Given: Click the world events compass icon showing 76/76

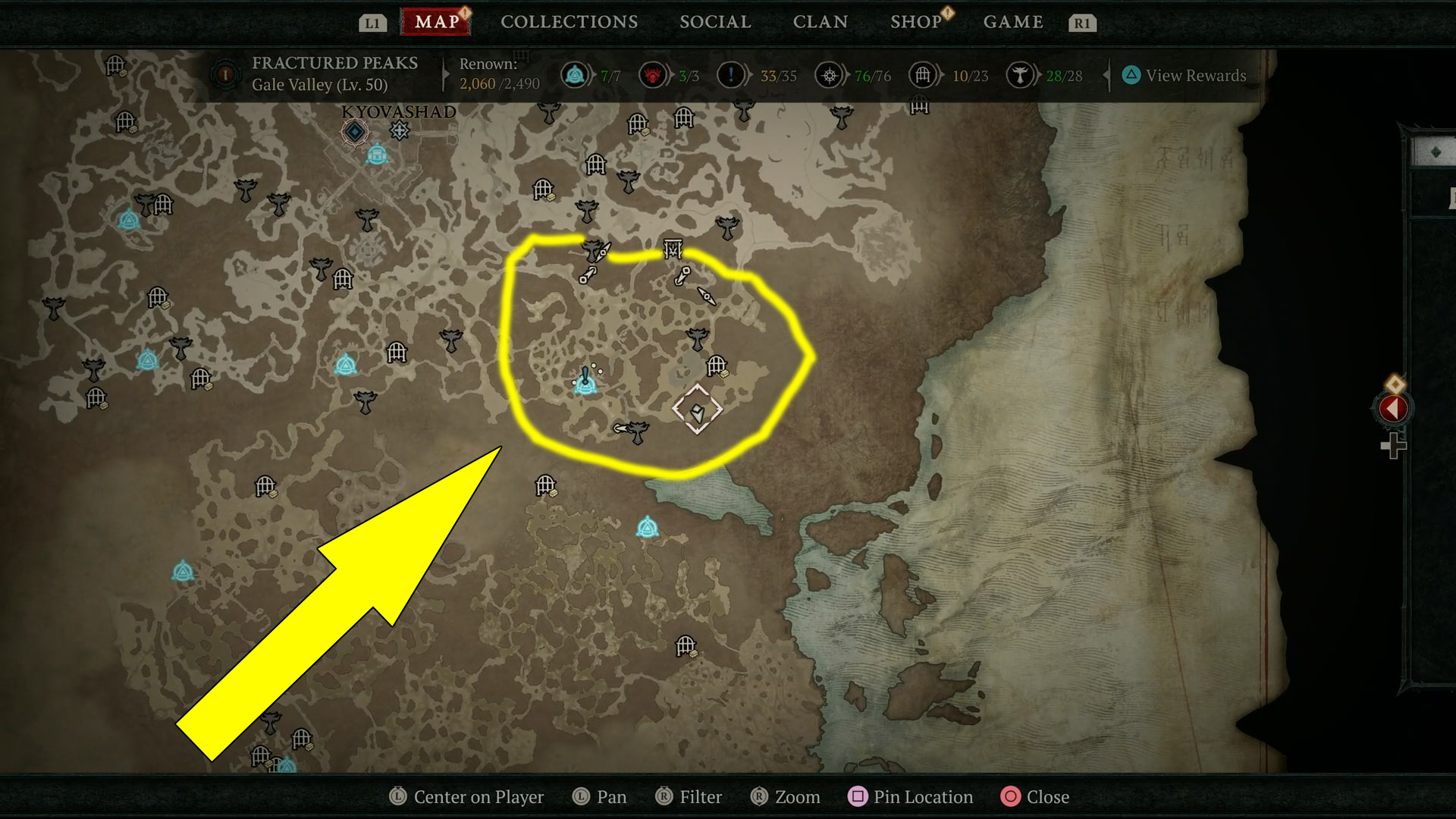Looking at the screenshot, I should click(x=829, y=75).
